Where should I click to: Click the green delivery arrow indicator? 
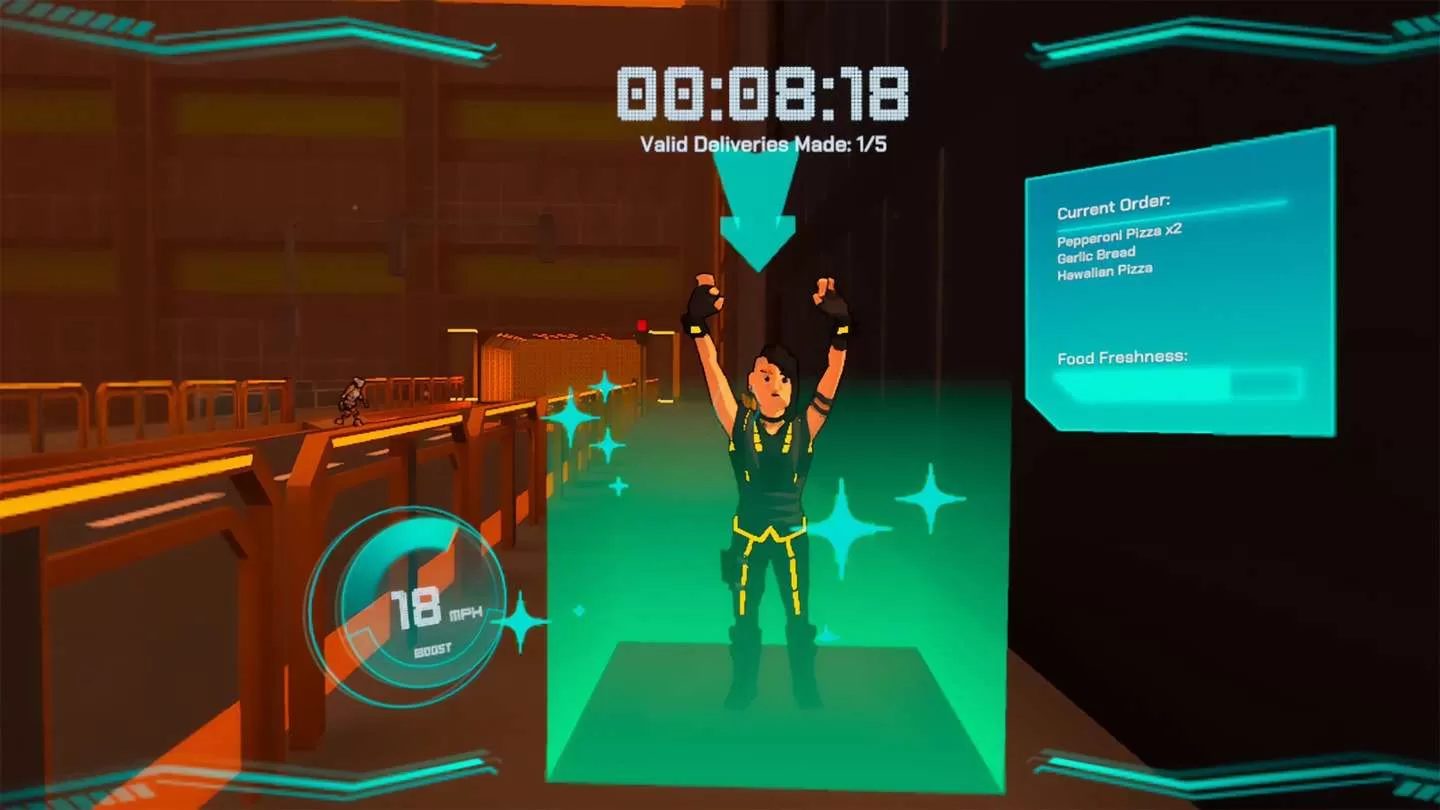point(757,215)
